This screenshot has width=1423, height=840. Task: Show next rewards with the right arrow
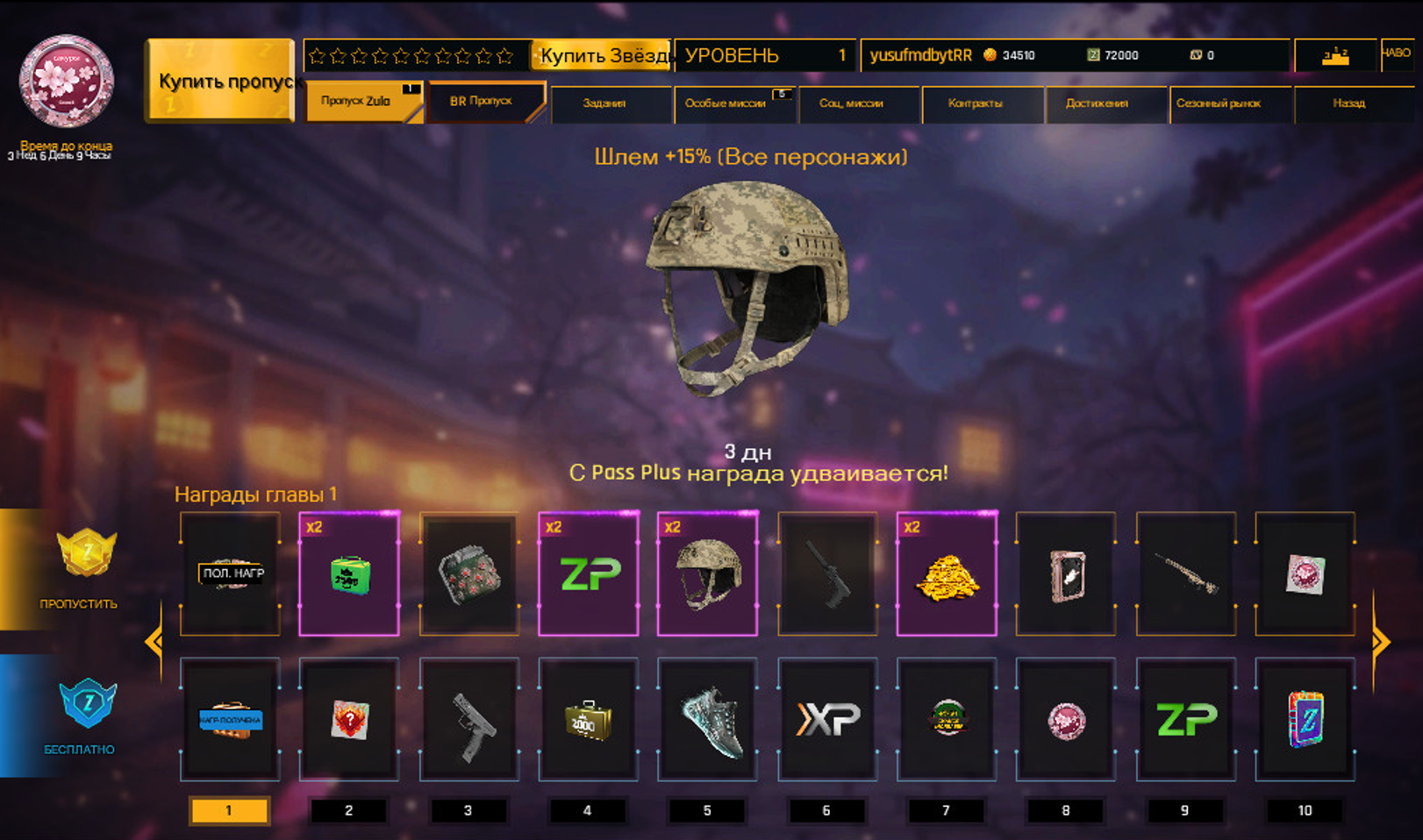(x=1381, y=643)
